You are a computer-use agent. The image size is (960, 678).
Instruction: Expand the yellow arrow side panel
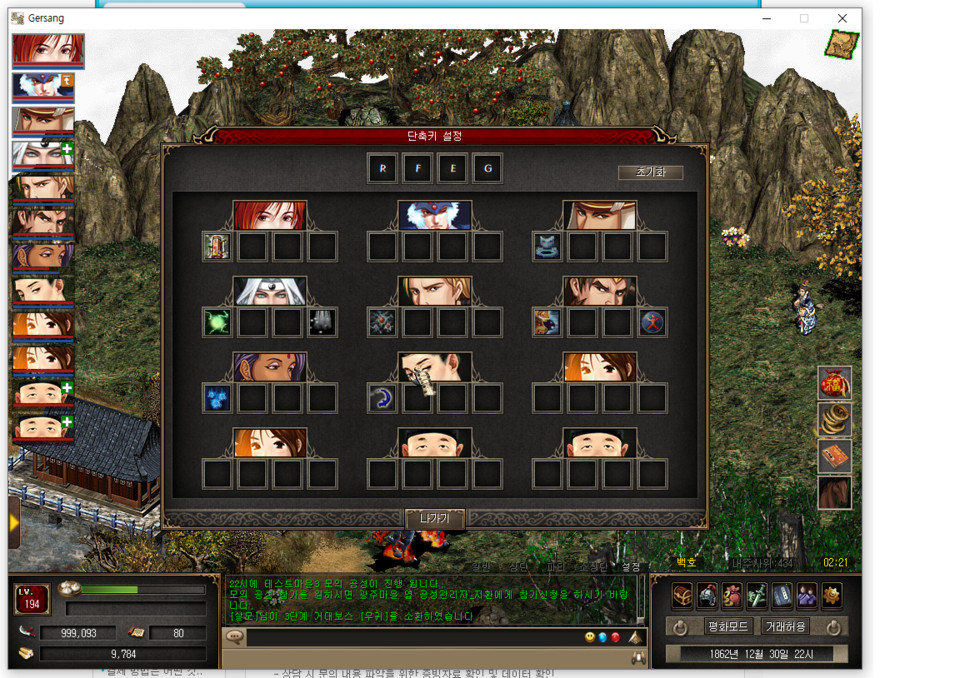coord(14,522)
